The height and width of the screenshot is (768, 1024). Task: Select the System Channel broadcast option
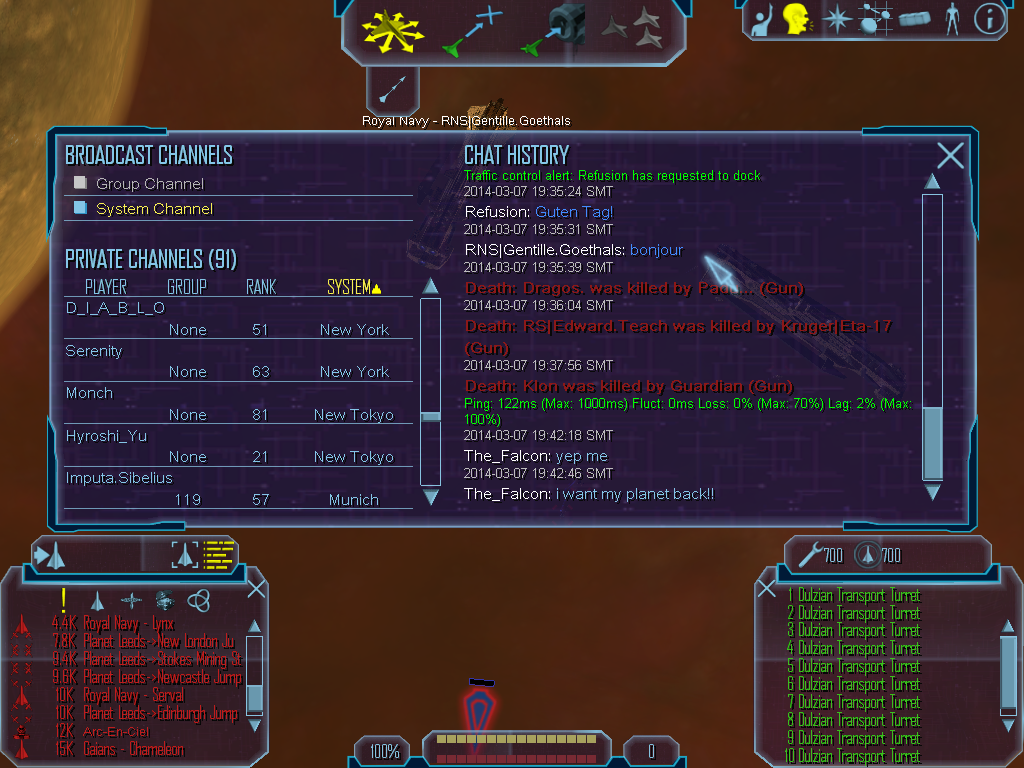(154, 209)
